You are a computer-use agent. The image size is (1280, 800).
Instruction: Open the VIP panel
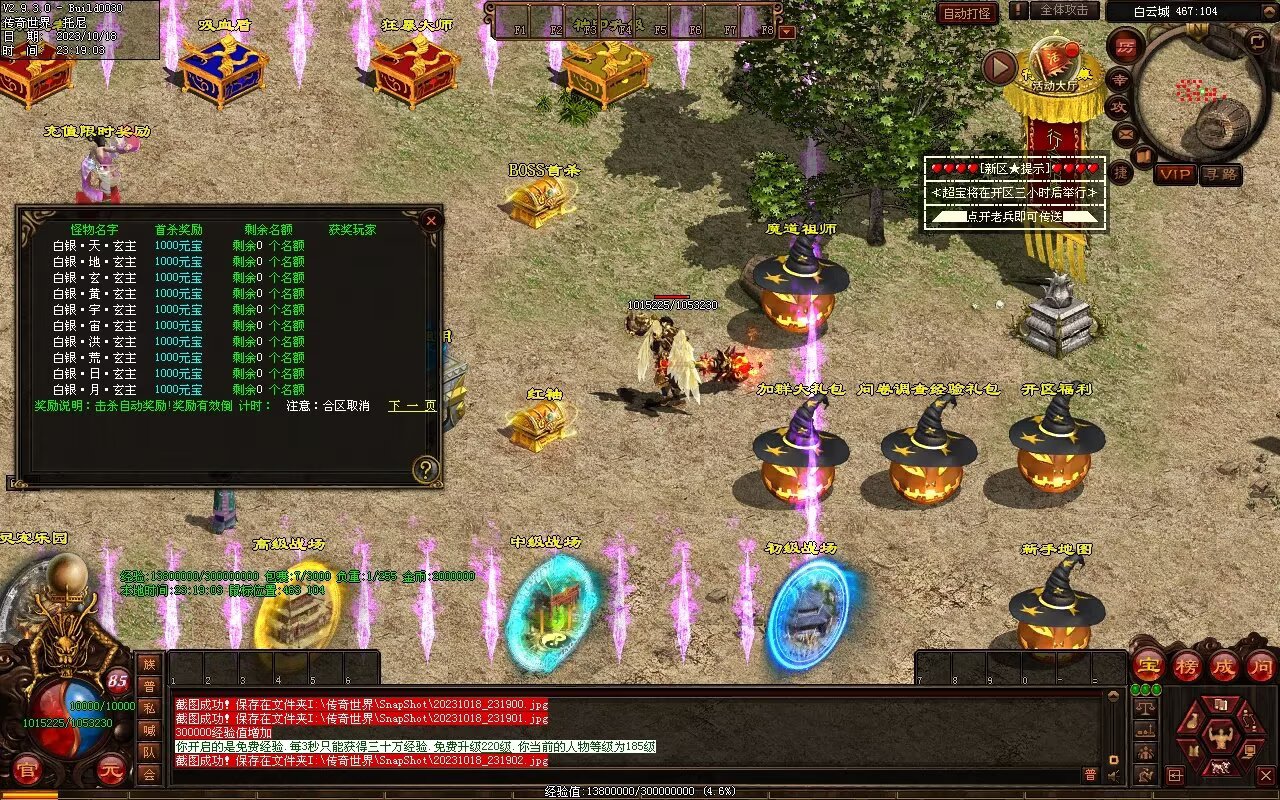point(1175,174)
